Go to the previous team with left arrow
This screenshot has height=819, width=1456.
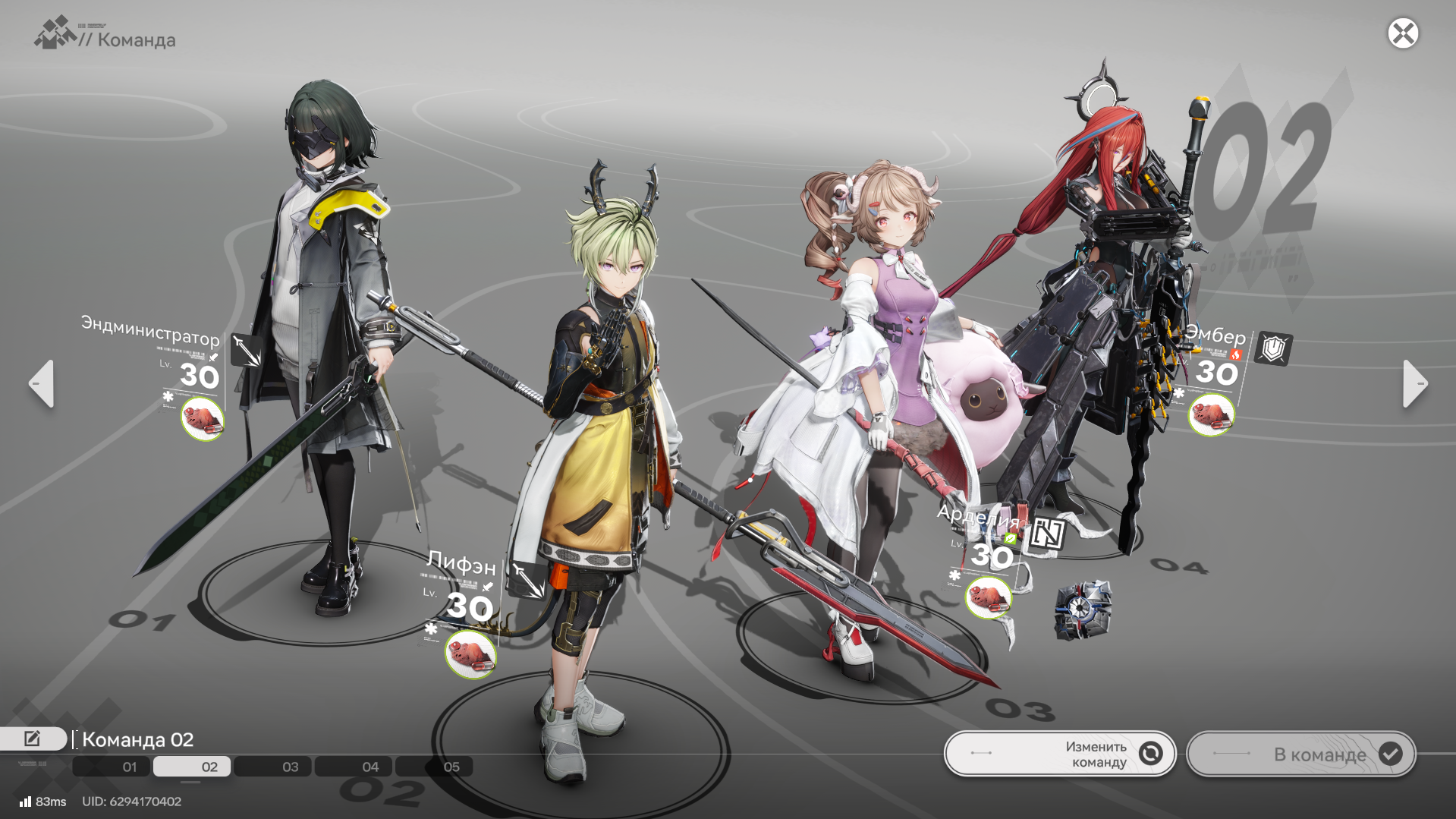[x=42, y=384]
